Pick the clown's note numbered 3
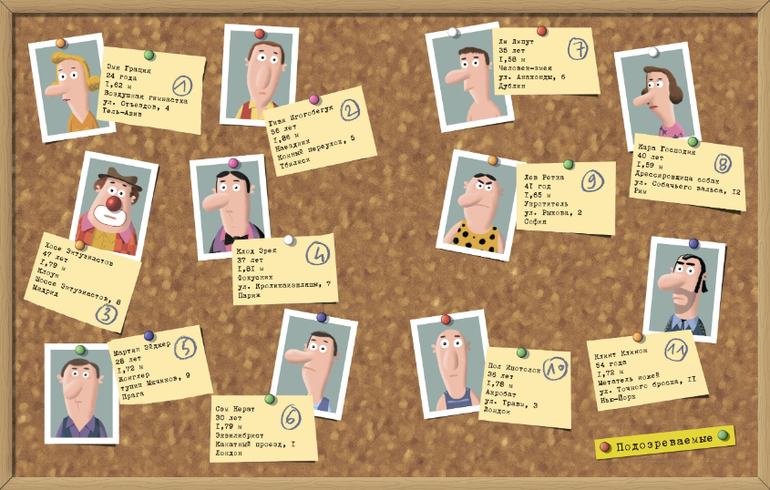Image resolution: width=770 pixels, height=490 pixels. (x=92, y=281)
